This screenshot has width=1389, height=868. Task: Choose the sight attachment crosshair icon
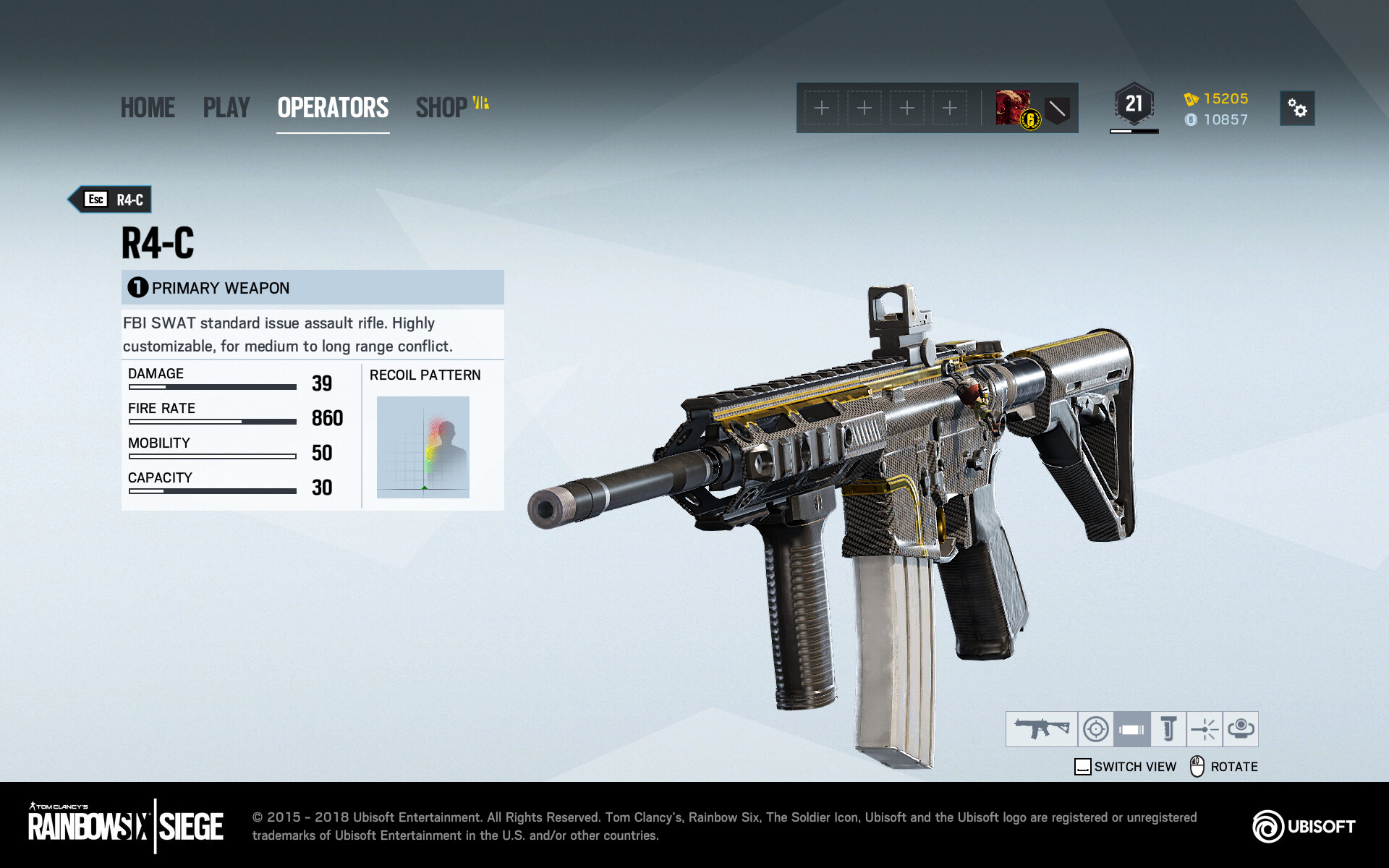[x=1095, y=728]
